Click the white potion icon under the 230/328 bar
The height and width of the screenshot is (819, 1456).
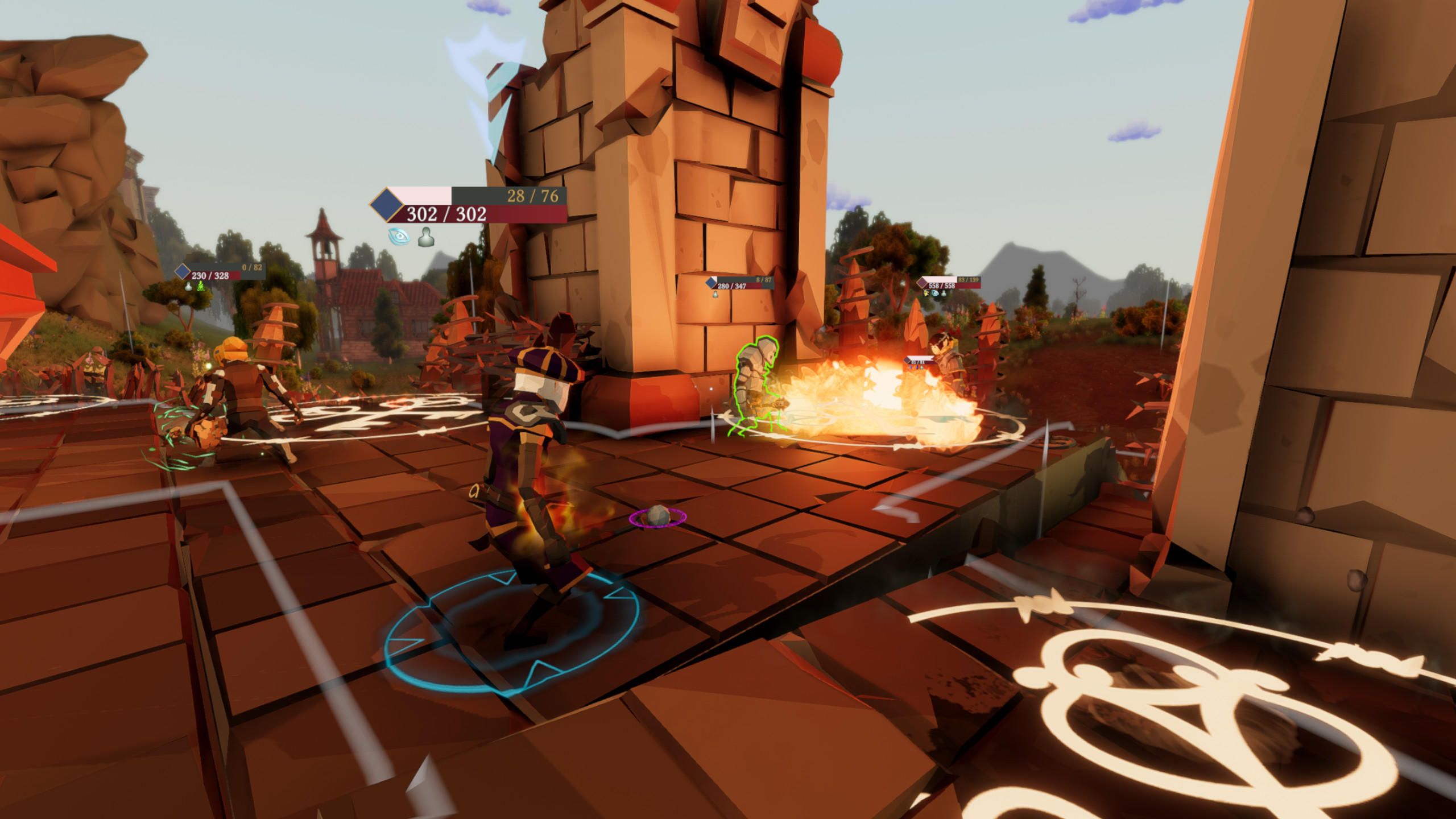(188, 287)
